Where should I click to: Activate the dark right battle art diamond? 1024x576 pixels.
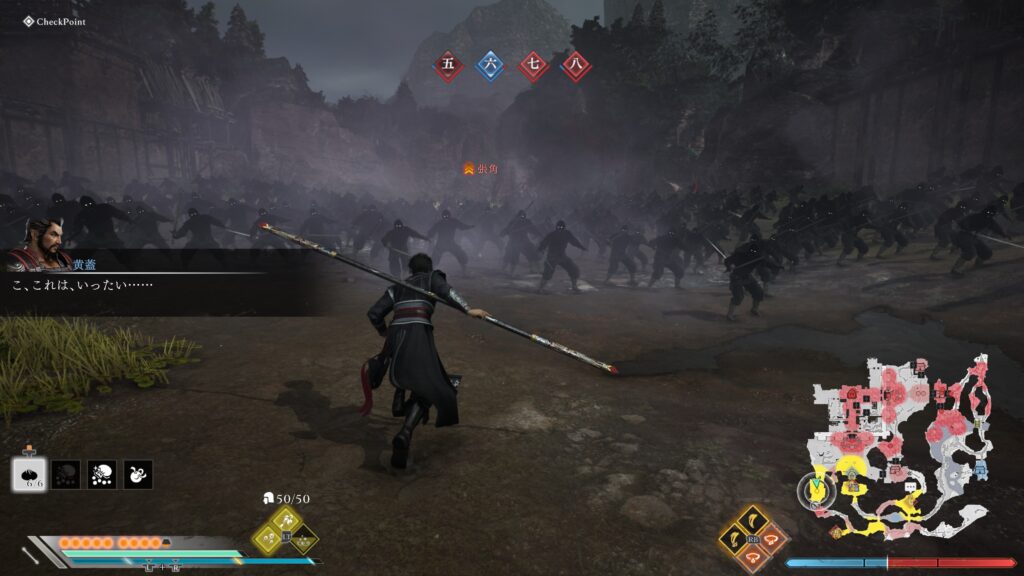tap(305, 540)
